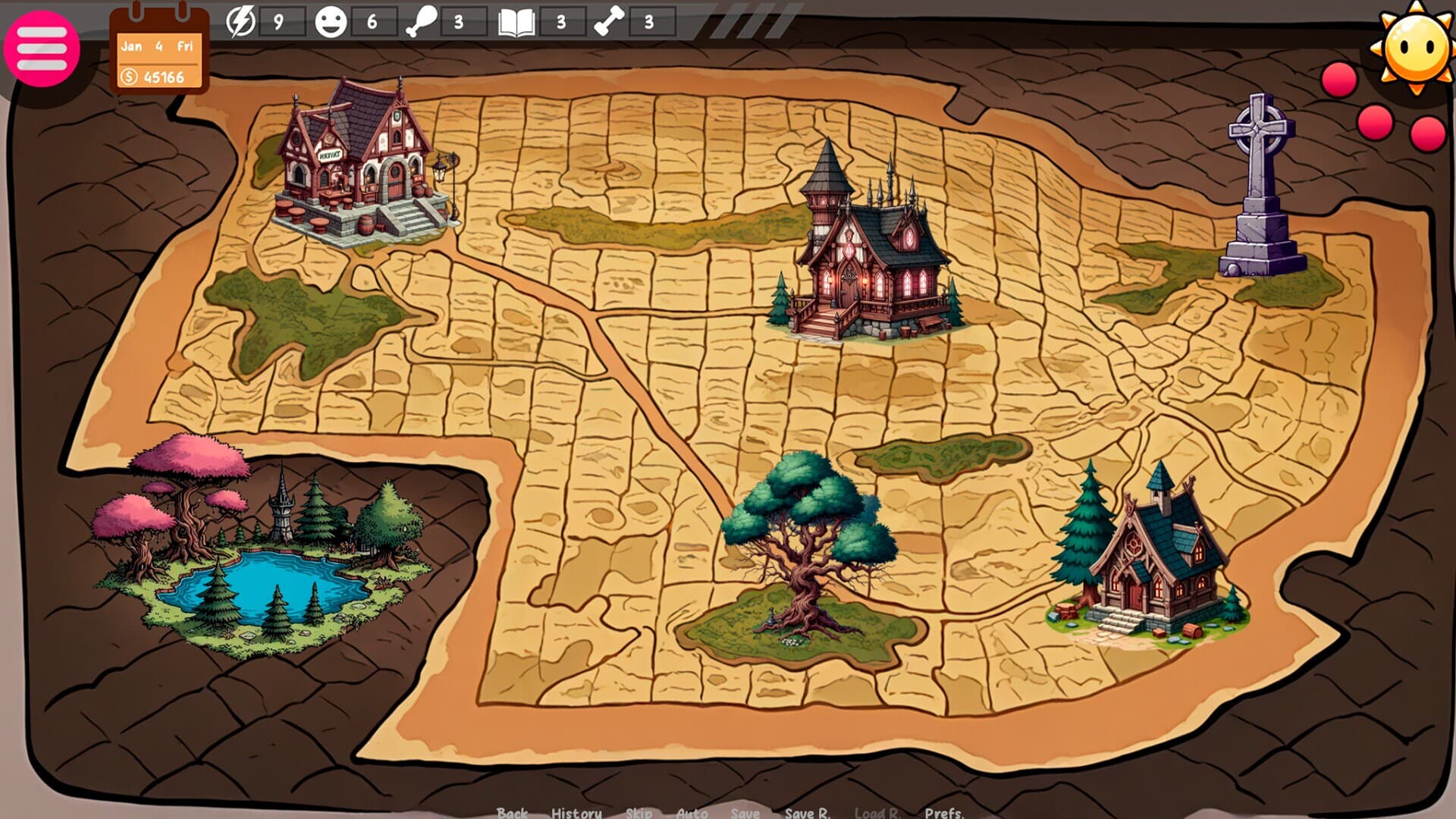Click the open book knowledge stat icon
The image size is (1456, 819).
[517, 21]
